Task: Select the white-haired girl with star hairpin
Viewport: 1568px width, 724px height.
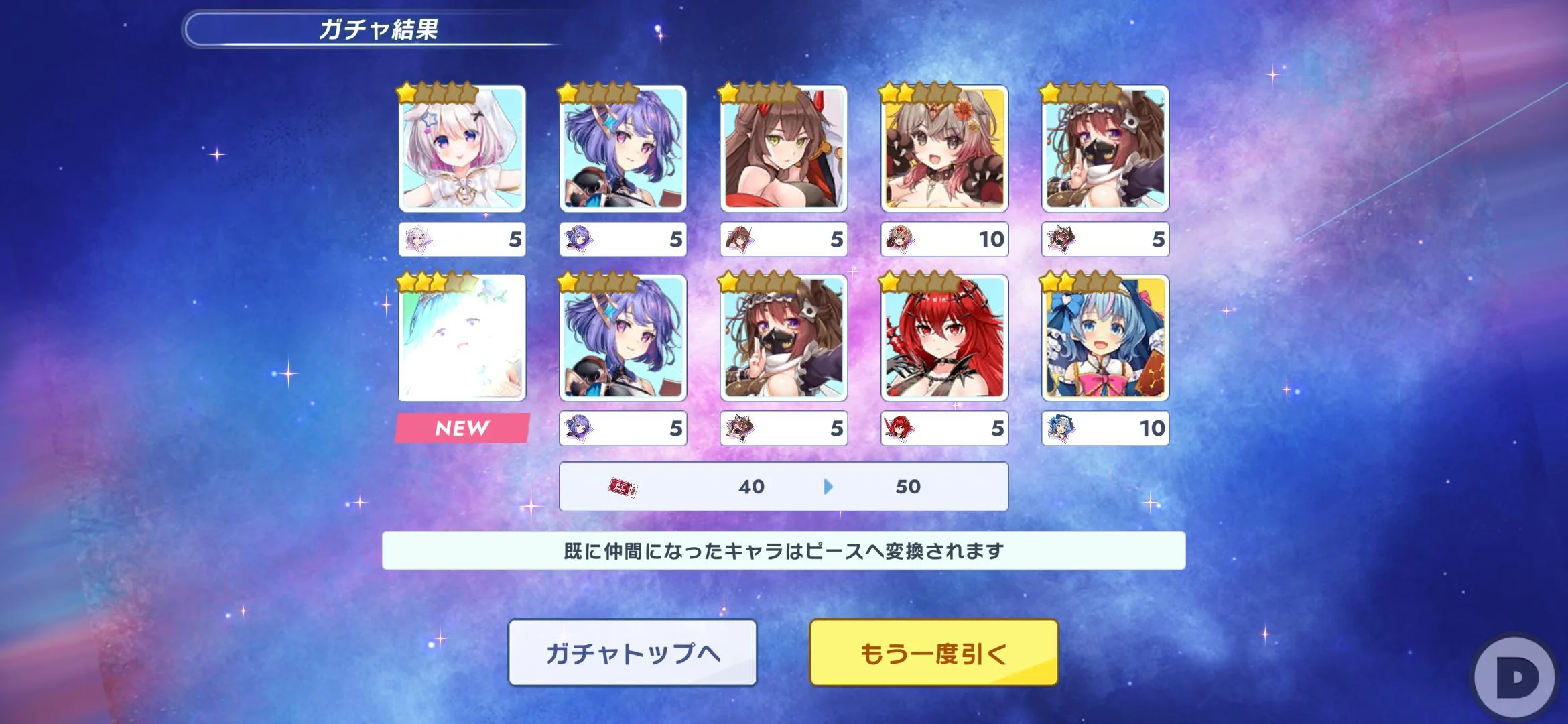Action: tap(462, 149)
